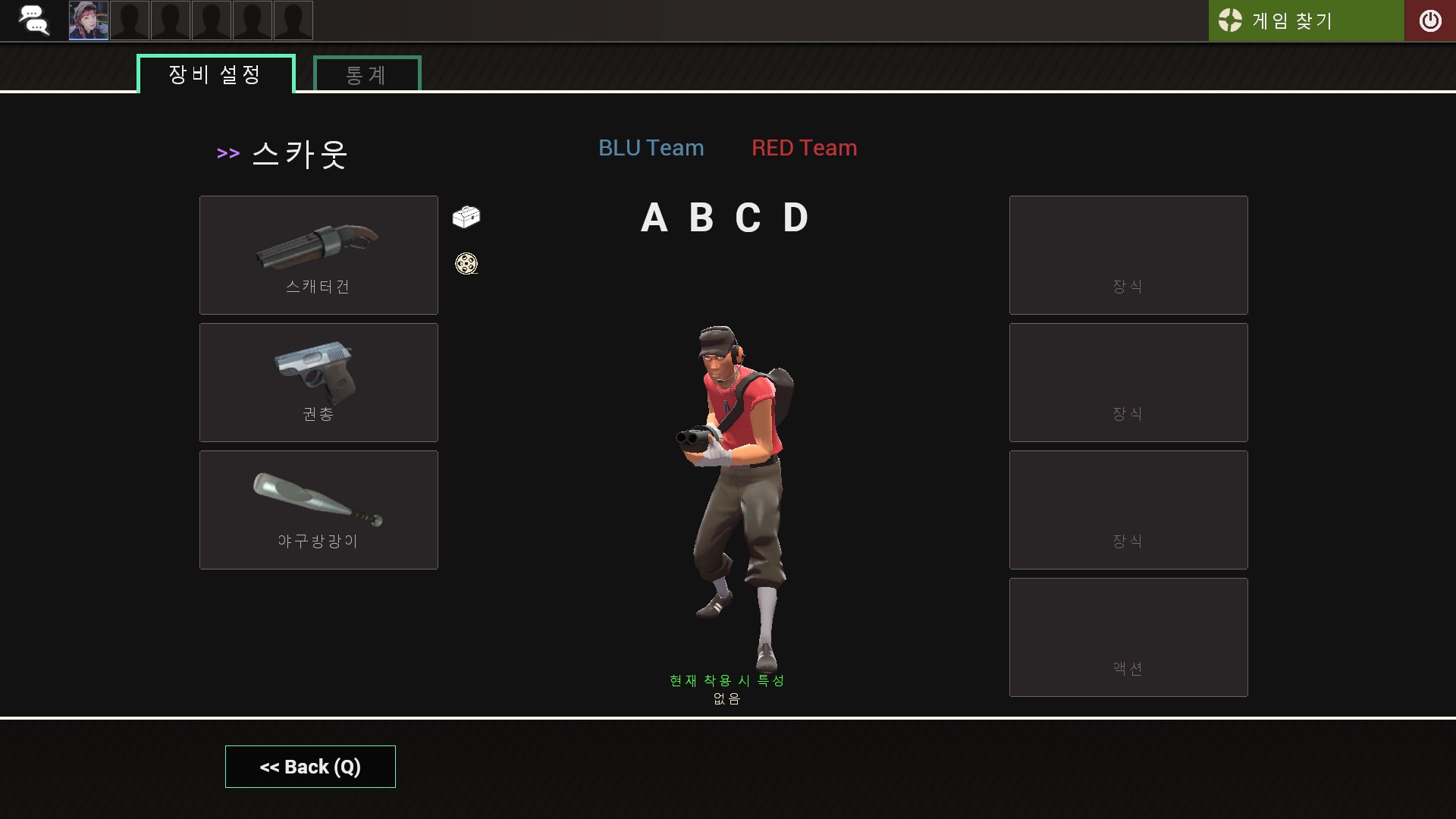Show BLU Team preview

click(651, 148)
